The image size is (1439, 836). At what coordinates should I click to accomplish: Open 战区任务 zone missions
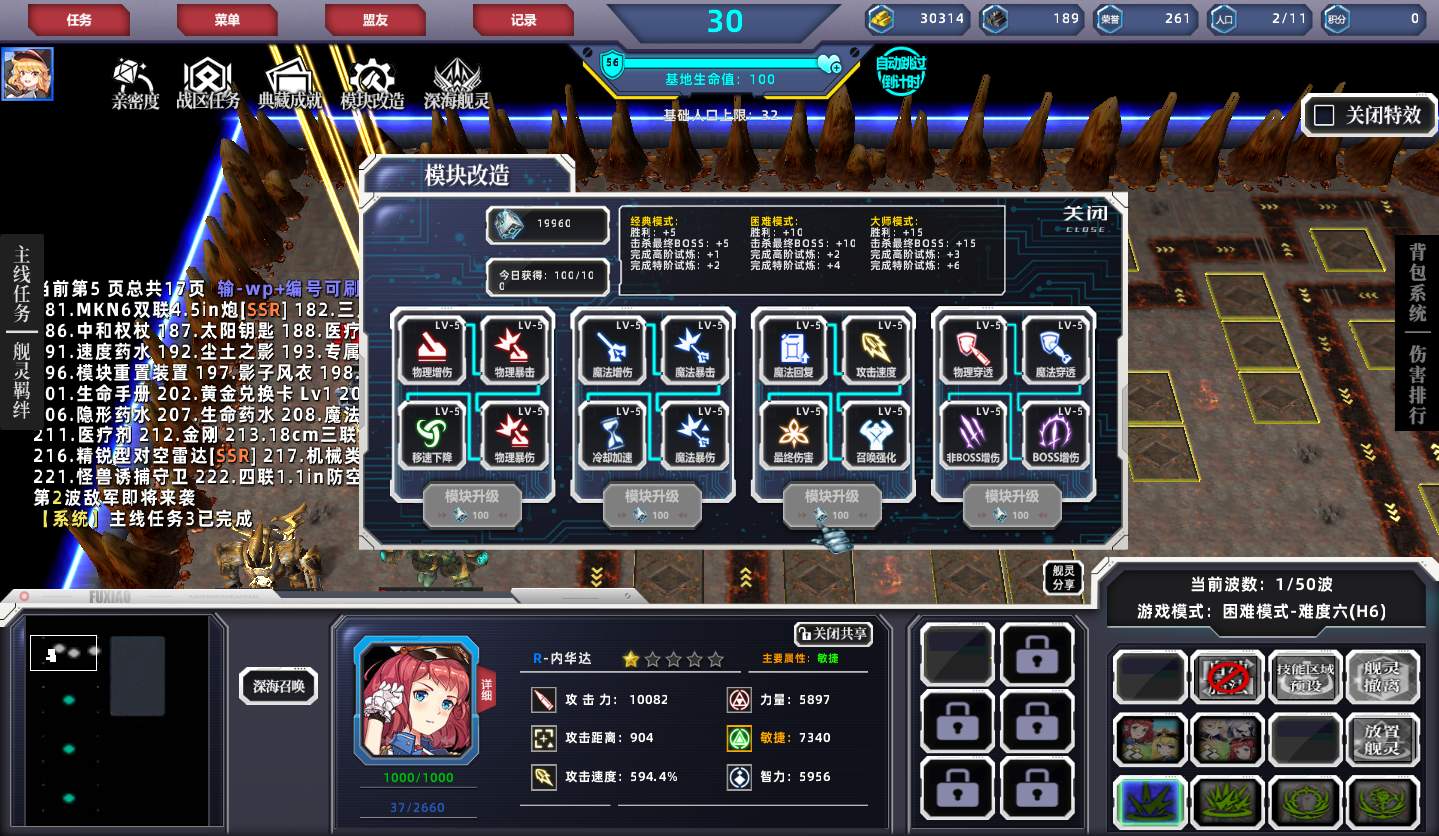click(x=208, y=83)
